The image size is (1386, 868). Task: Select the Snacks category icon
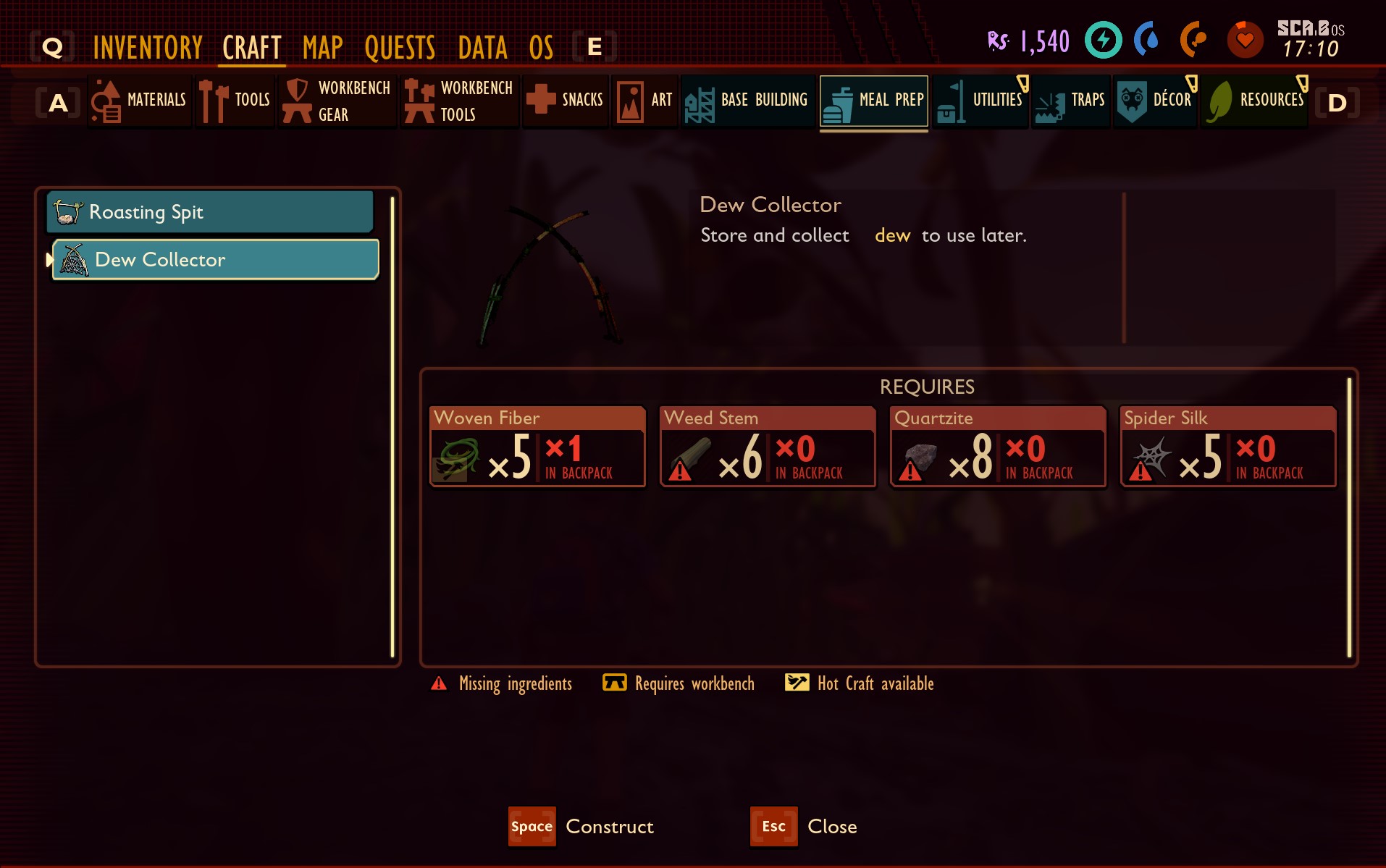click(x=542, y=101)
